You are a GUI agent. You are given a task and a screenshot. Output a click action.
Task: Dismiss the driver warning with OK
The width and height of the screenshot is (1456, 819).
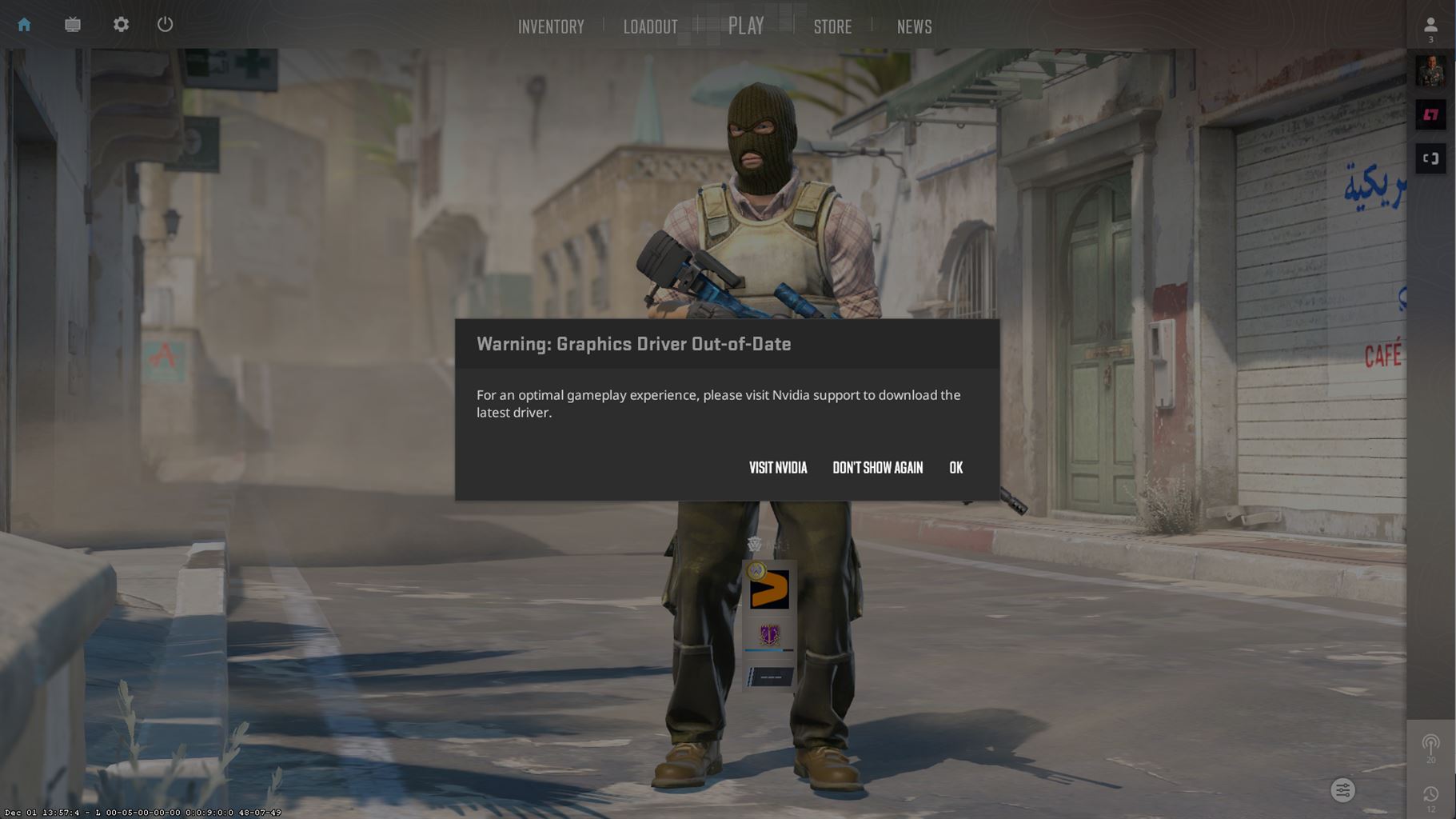pos(956,468)
